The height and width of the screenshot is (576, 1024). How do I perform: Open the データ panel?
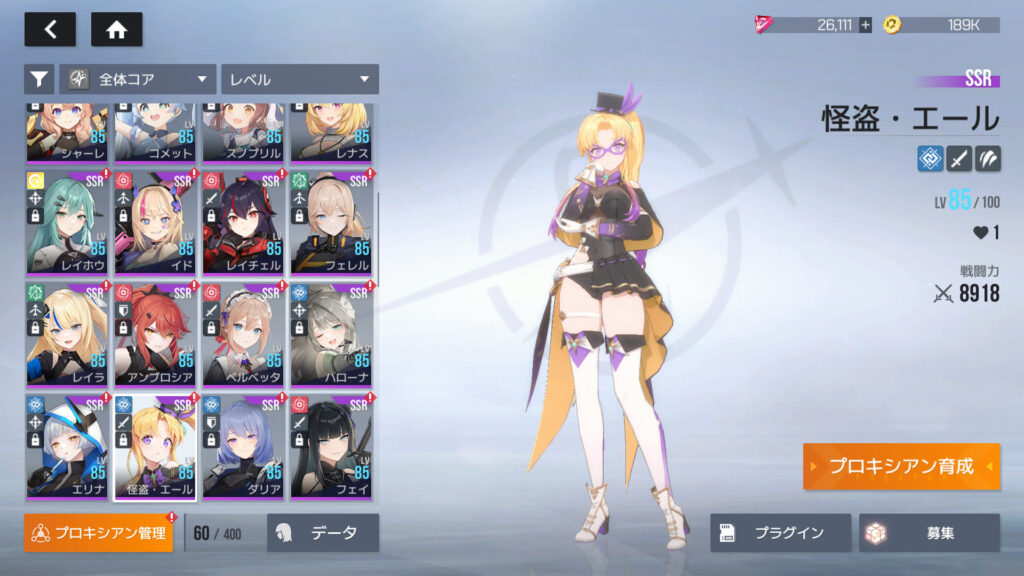click(323, 533)
